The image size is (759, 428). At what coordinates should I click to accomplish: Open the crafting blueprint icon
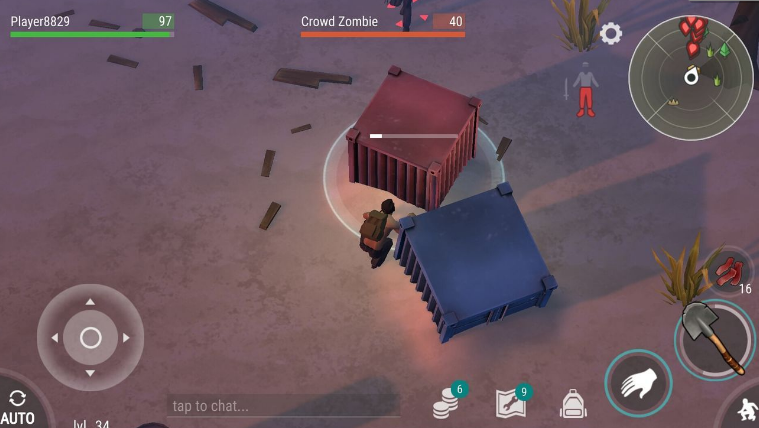point(512,402)
